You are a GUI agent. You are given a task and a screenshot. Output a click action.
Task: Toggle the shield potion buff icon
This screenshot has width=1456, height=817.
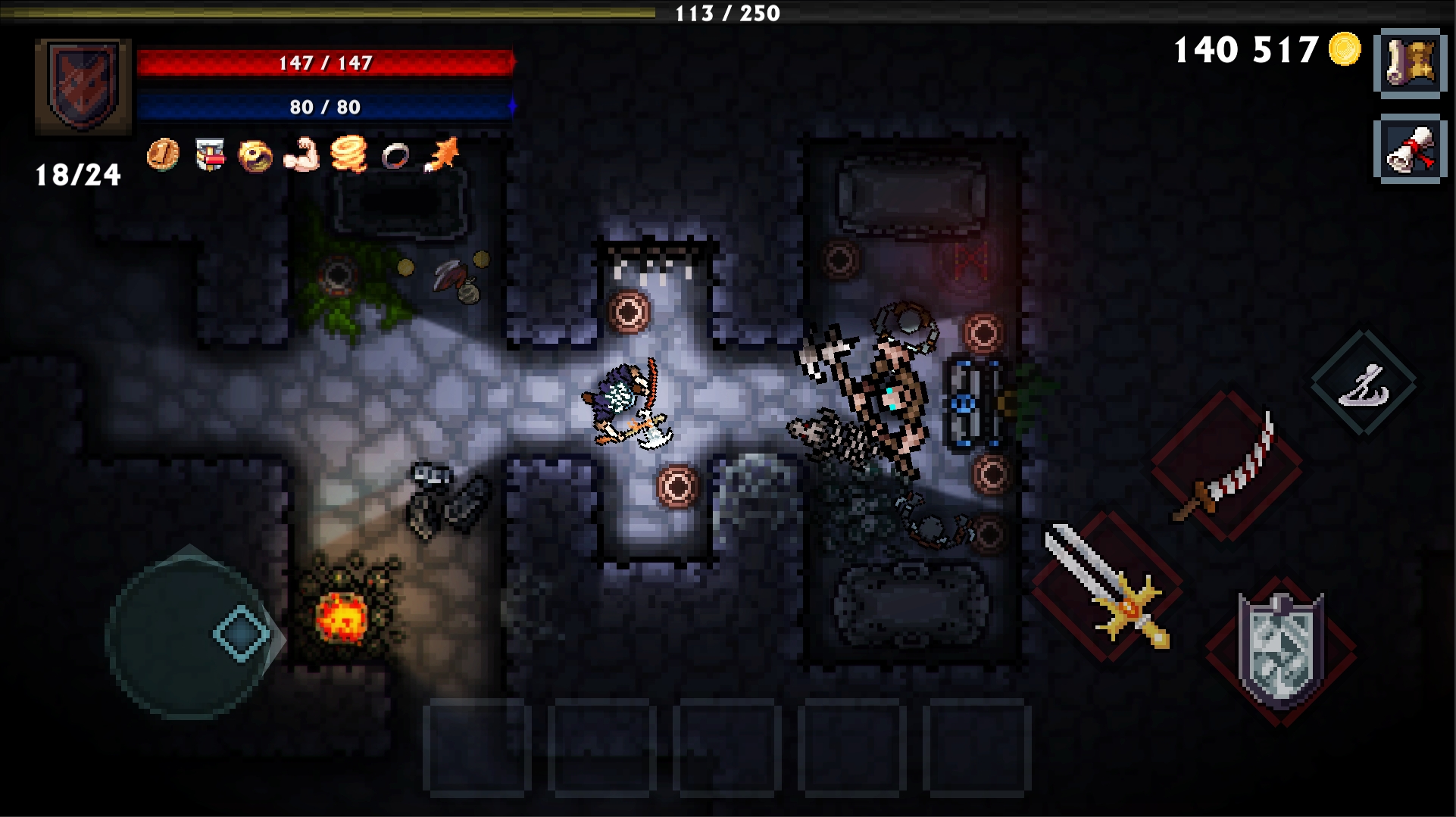tap(210, 157)
